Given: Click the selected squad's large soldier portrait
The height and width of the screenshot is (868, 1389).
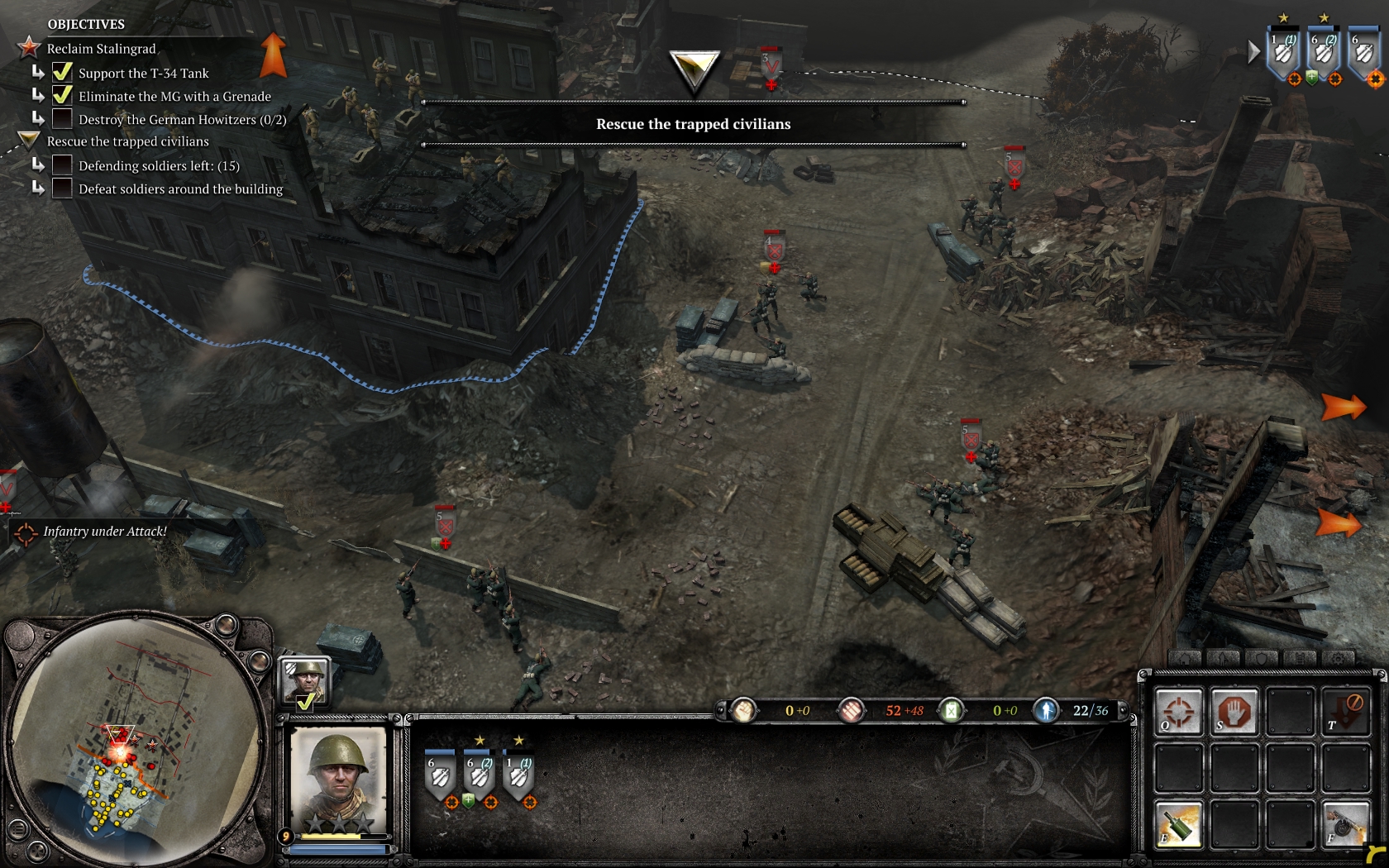Looking at the screenshot, I should tap(338, 780).
